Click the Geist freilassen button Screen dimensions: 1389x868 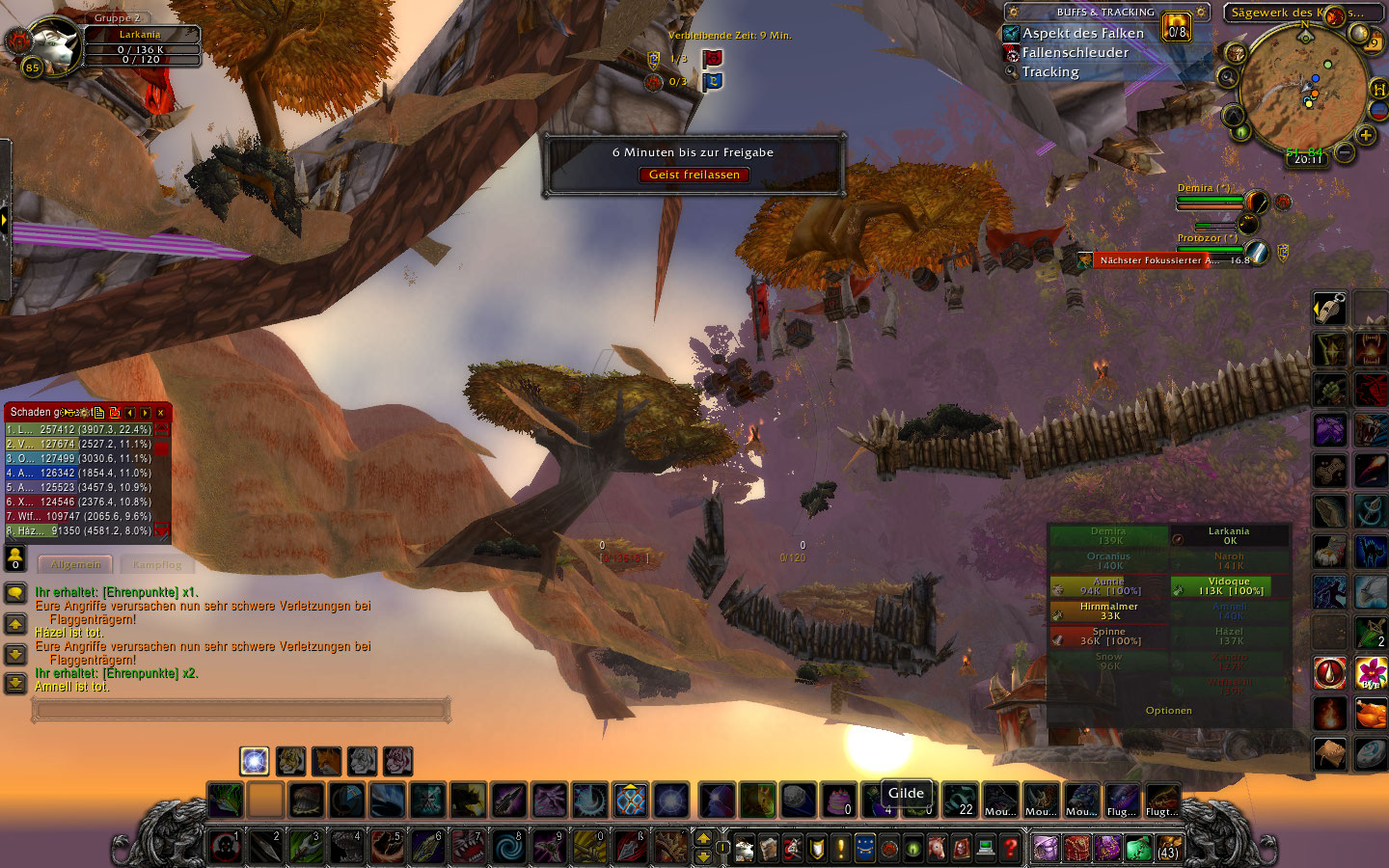point(694,175)
